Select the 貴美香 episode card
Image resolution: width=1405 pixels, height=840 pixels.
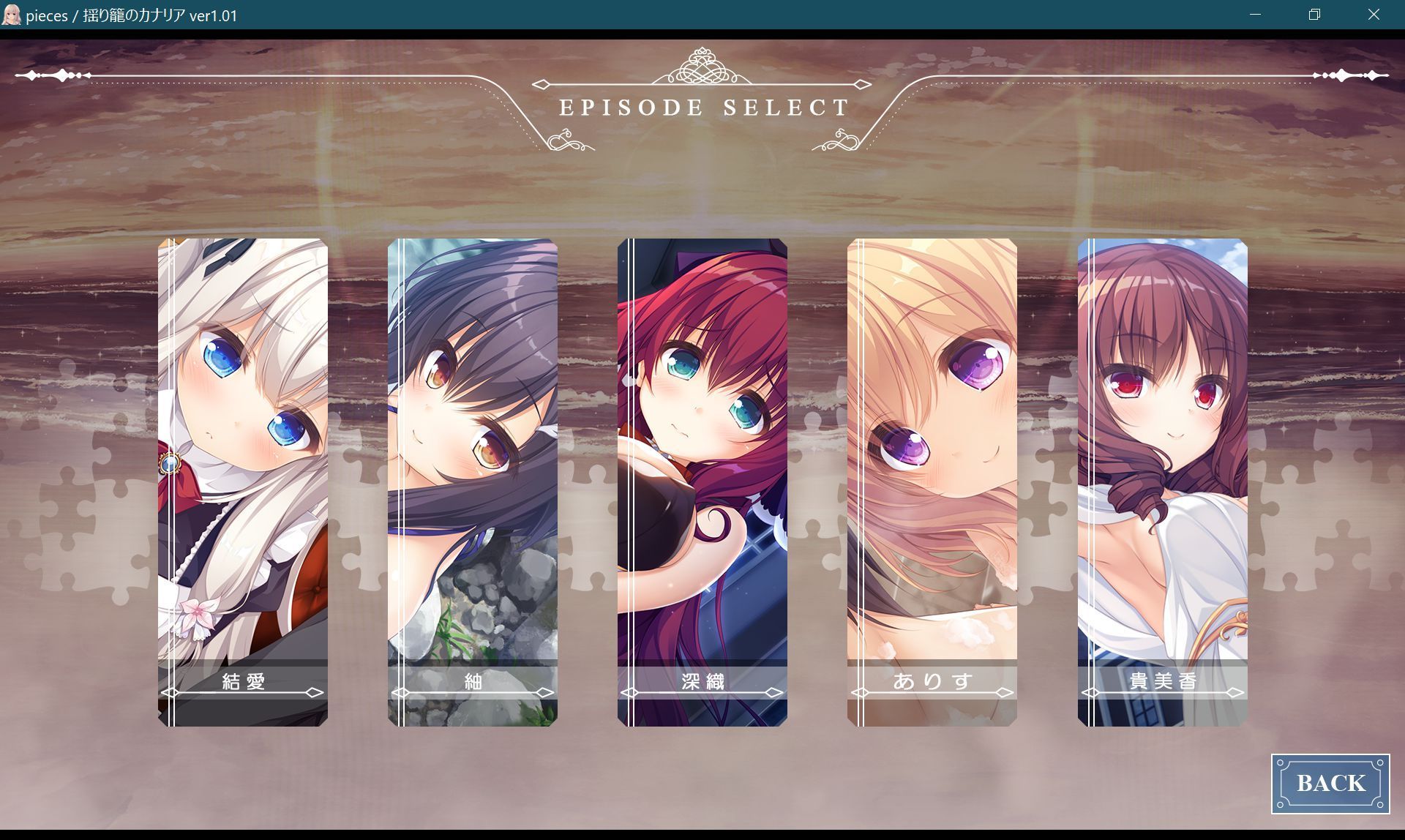[x=1162, y=482]
